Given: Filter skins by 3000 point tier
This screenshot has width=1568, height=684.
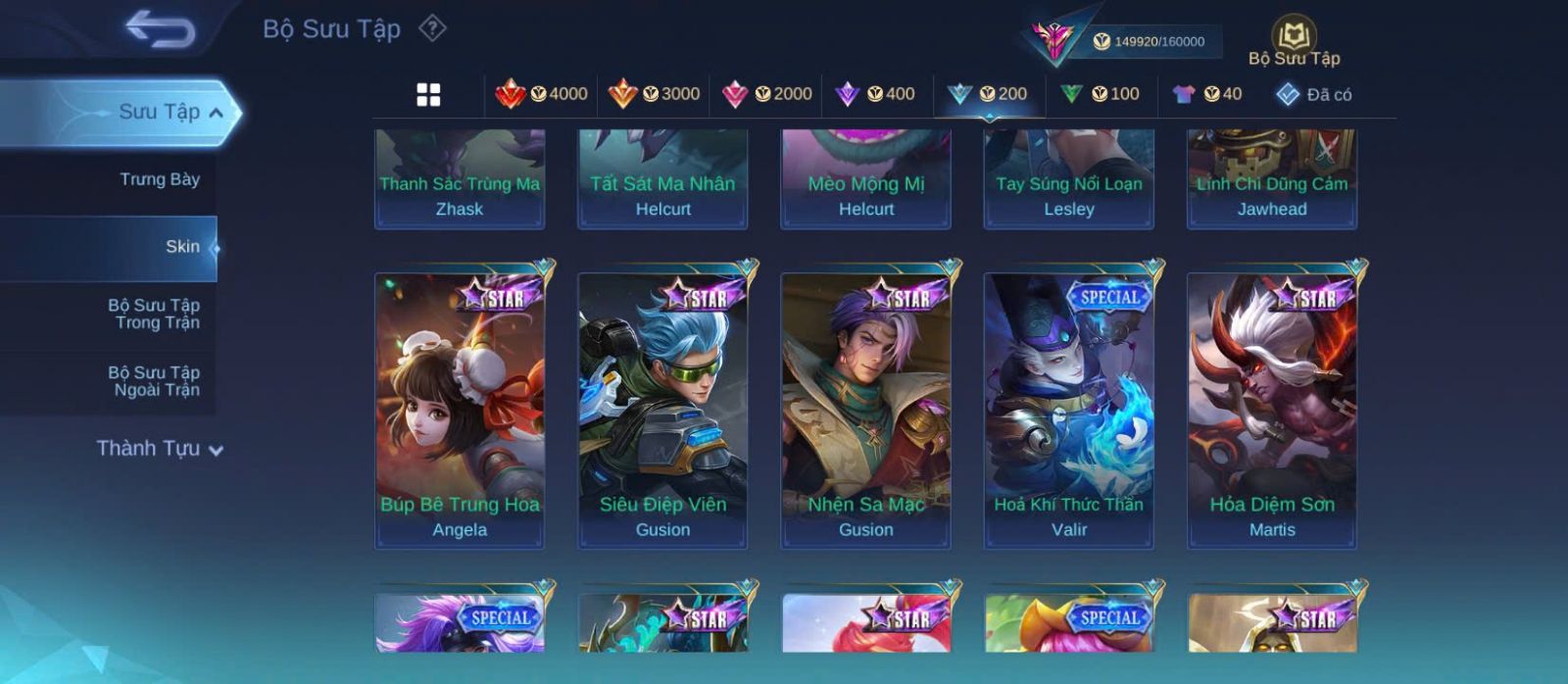Looking at the screenshot, I should tap(654, 94).
